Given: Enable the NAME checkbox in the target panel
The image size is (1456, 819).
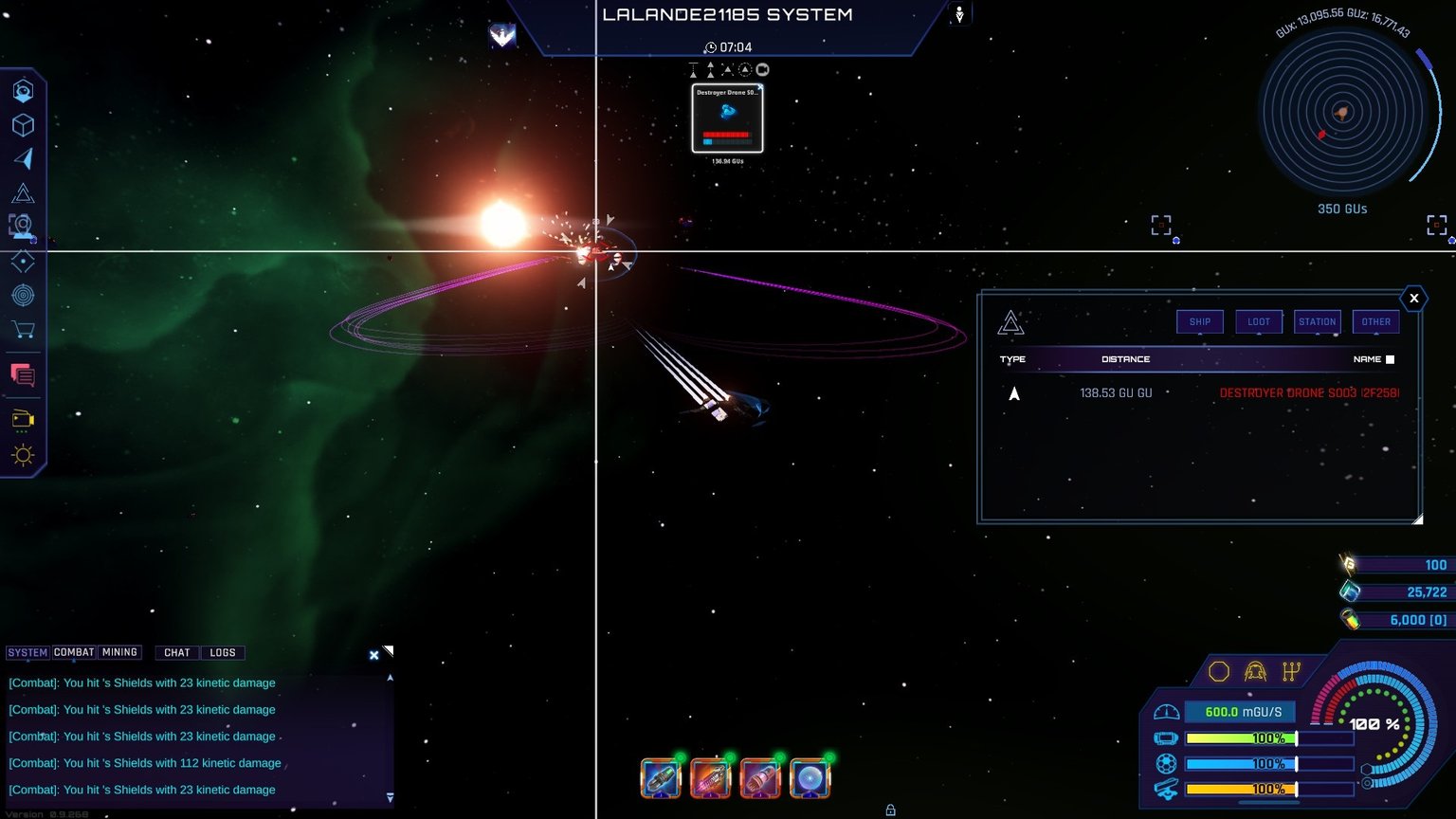Looking at the screenshot, I should [x=1390, y=359].
